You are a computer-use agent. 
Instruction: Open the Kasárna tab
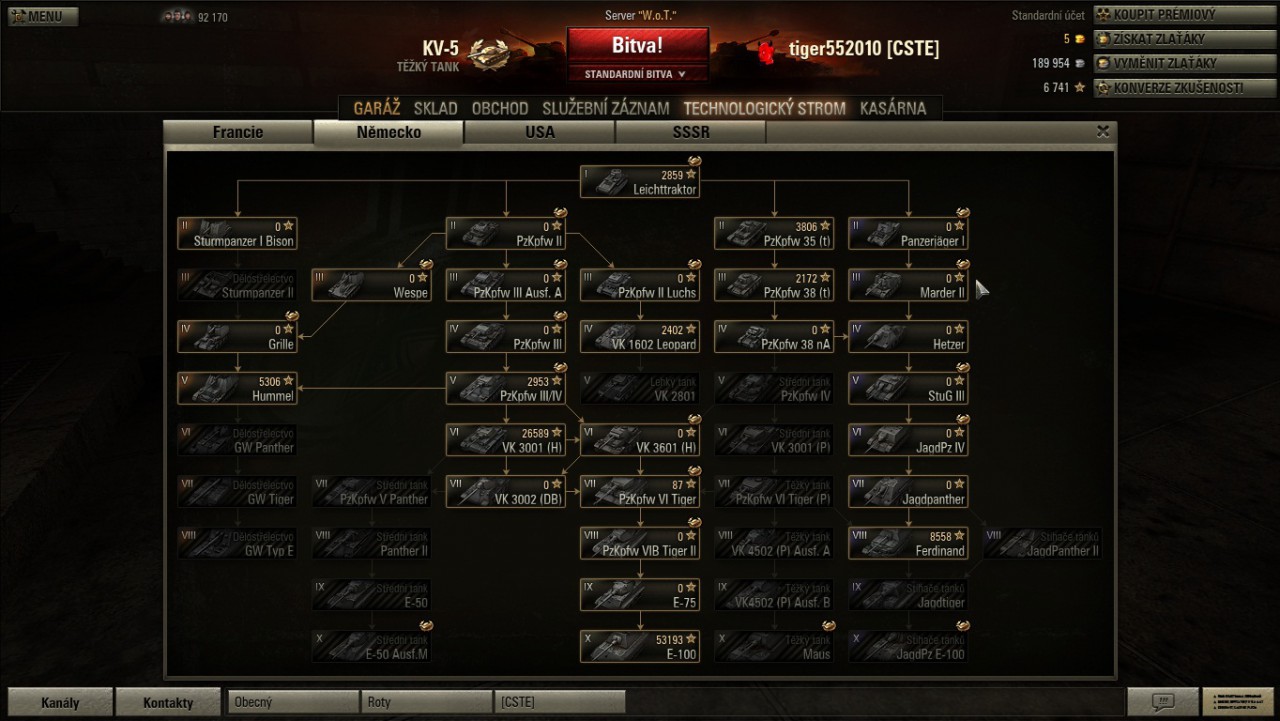coord(893,108)
